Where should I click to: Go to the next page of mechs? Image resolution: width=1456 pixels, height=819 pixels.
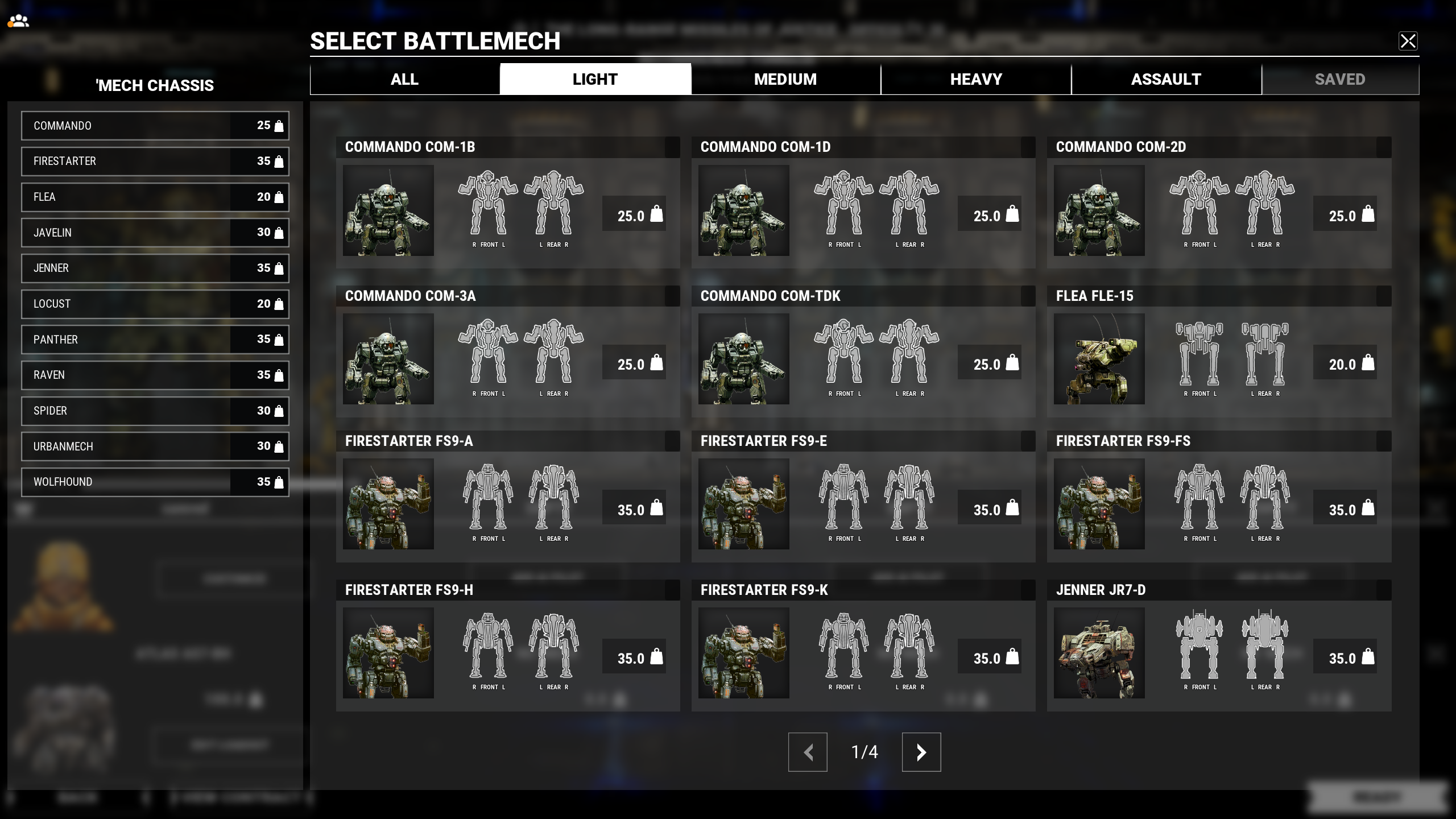click(921, 752)
